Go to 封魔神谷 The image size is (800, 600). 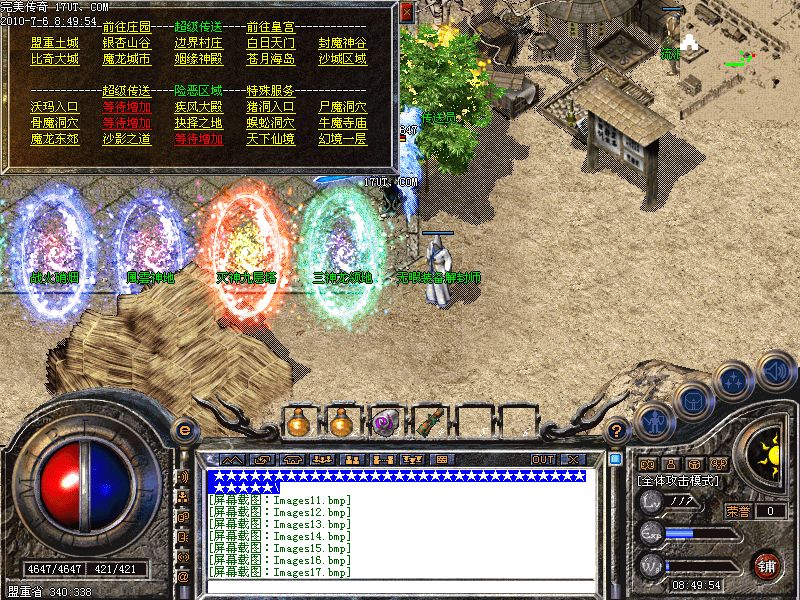point(342,44)
